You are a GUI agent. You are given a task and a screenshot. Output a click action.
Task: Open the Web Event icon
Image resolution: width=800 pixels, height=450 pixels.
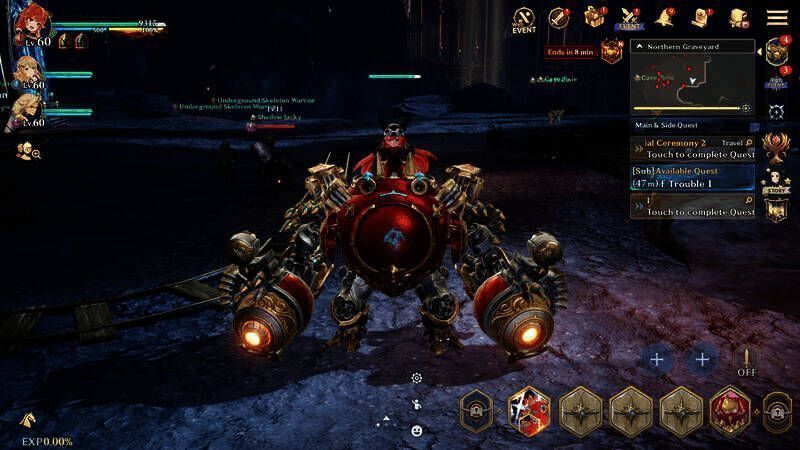point(524,18)
